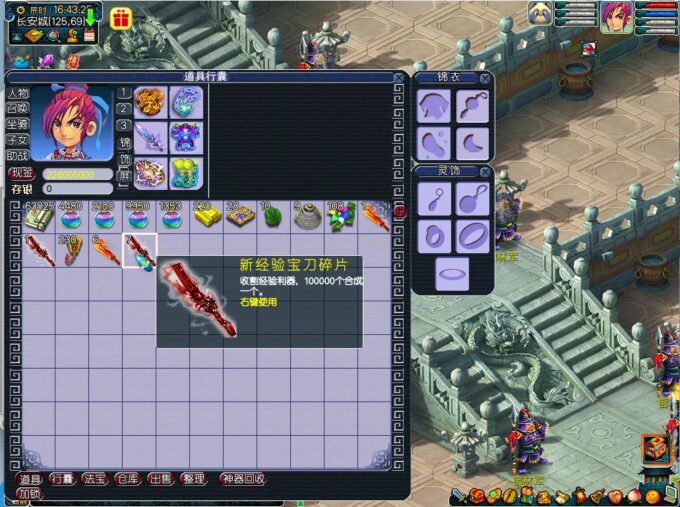Click the 加锁 lock button
The height and width of the screenshot is (507, 680).
point(28,493)
